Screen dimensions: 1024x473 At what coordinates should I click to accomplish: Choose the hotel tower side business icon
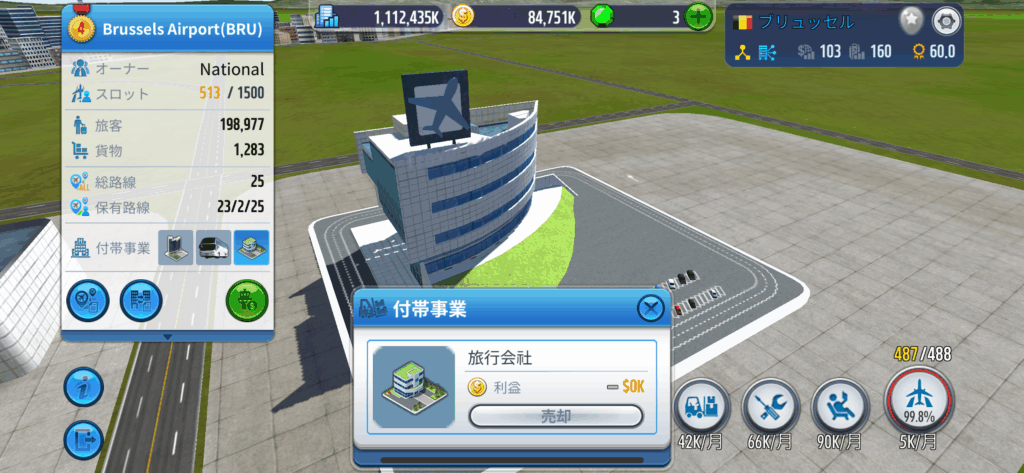tap(176, 248)
